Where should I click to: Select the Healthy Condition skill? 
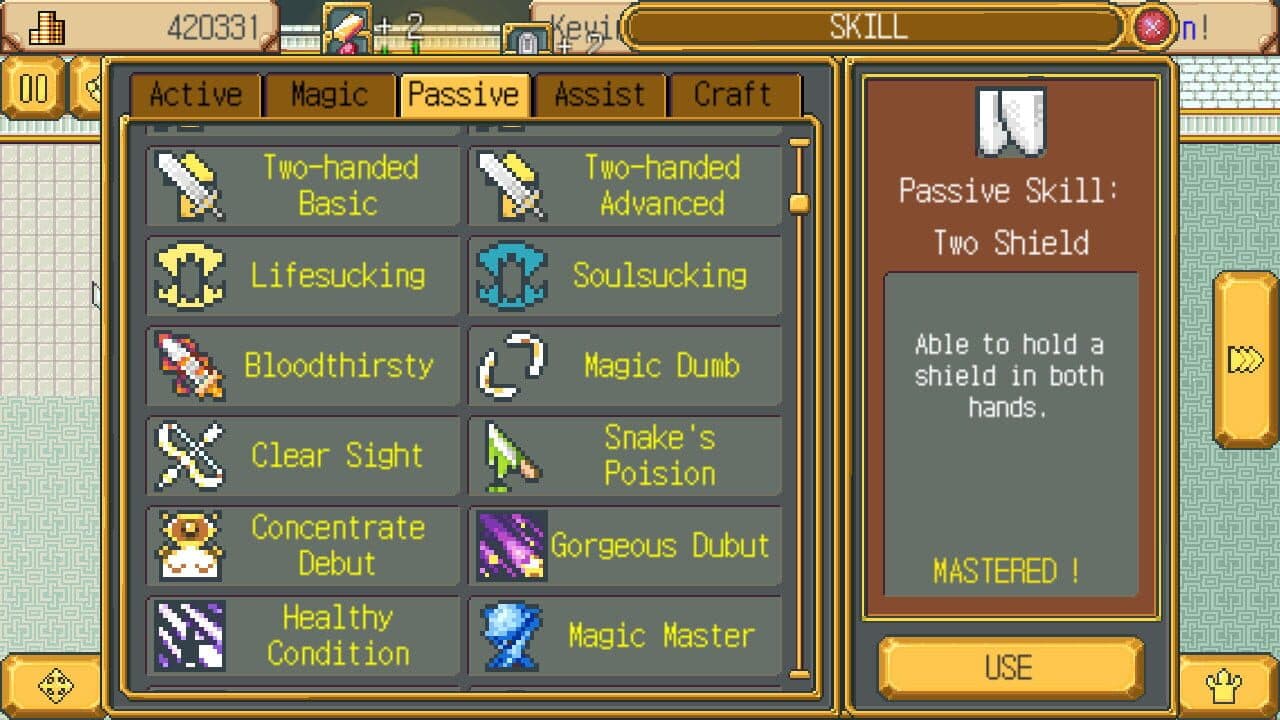coord(303,636)
